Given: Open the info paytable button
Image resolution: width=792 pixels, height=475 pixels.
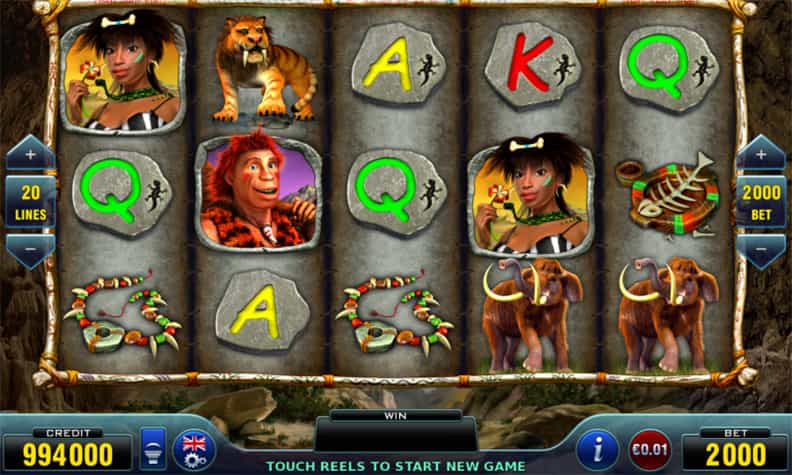Looking at the screenshot, I should [599, 449].
